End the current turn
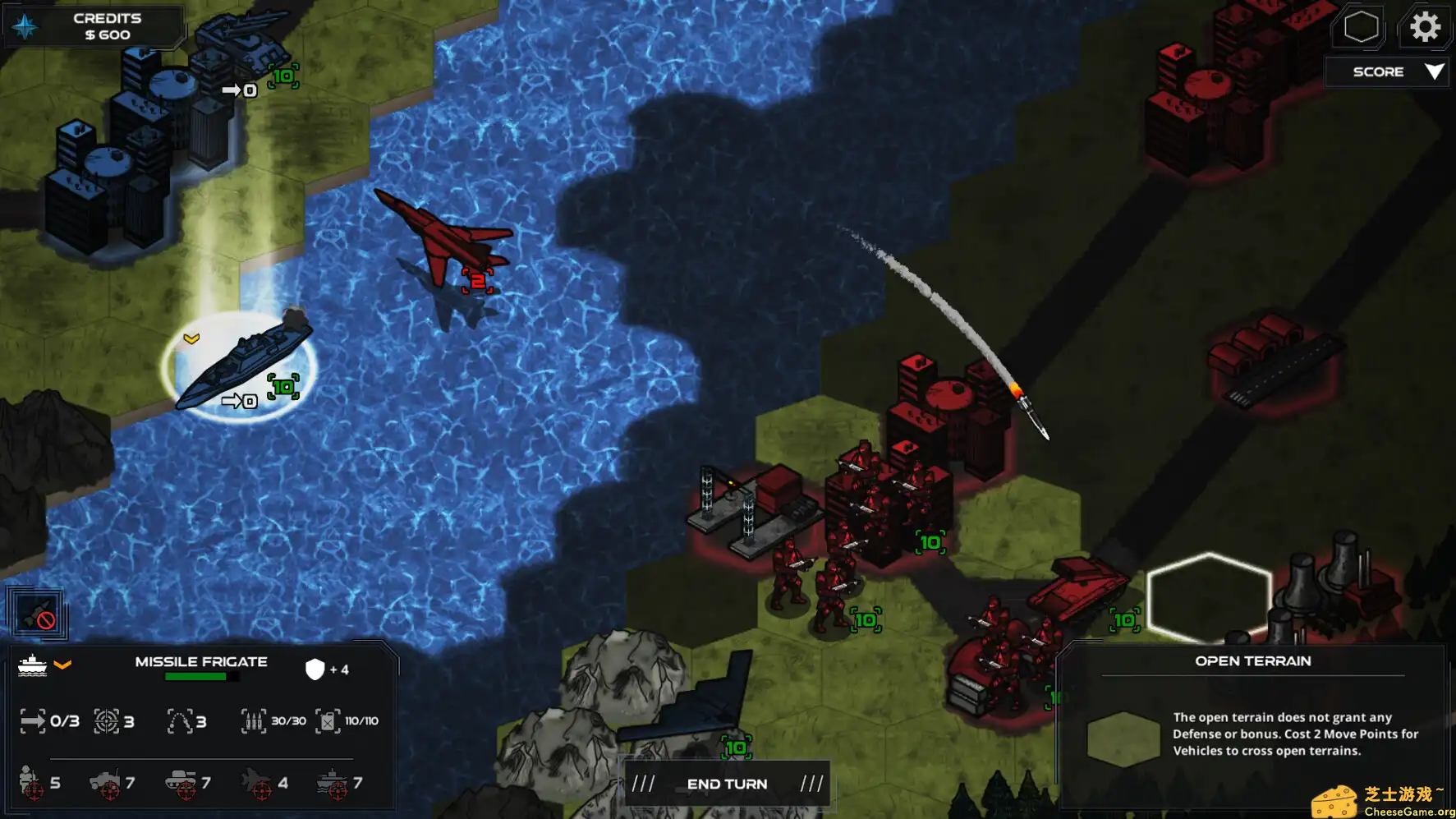The height and width of the screenshot is (819, 1456). 727,784
